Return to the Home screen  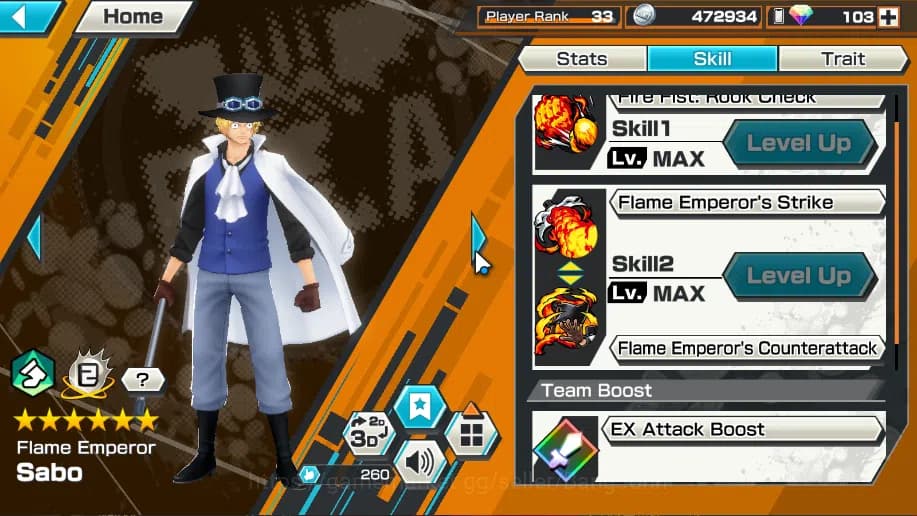(132, 17)
